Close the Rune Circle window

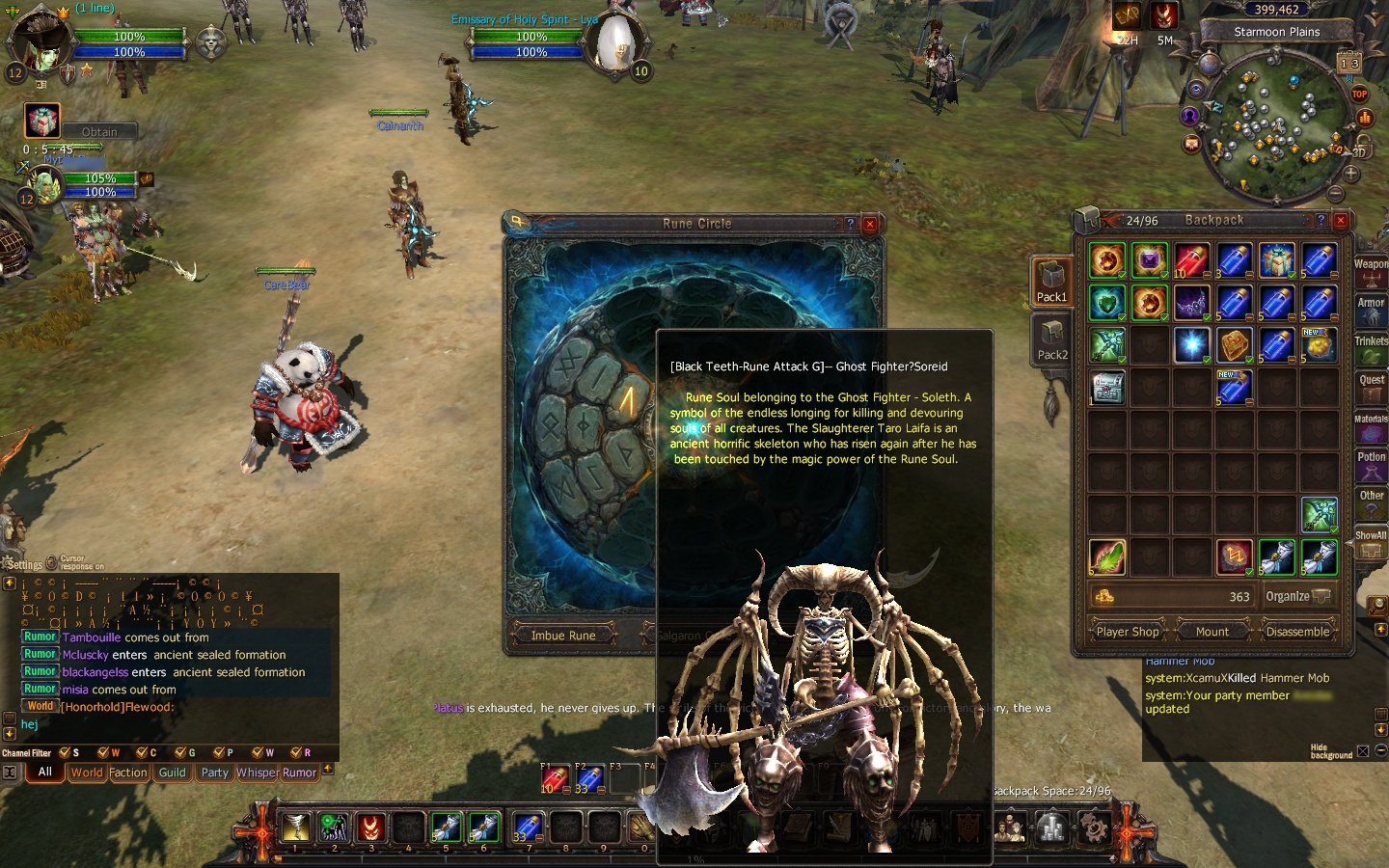pos(870,224)
